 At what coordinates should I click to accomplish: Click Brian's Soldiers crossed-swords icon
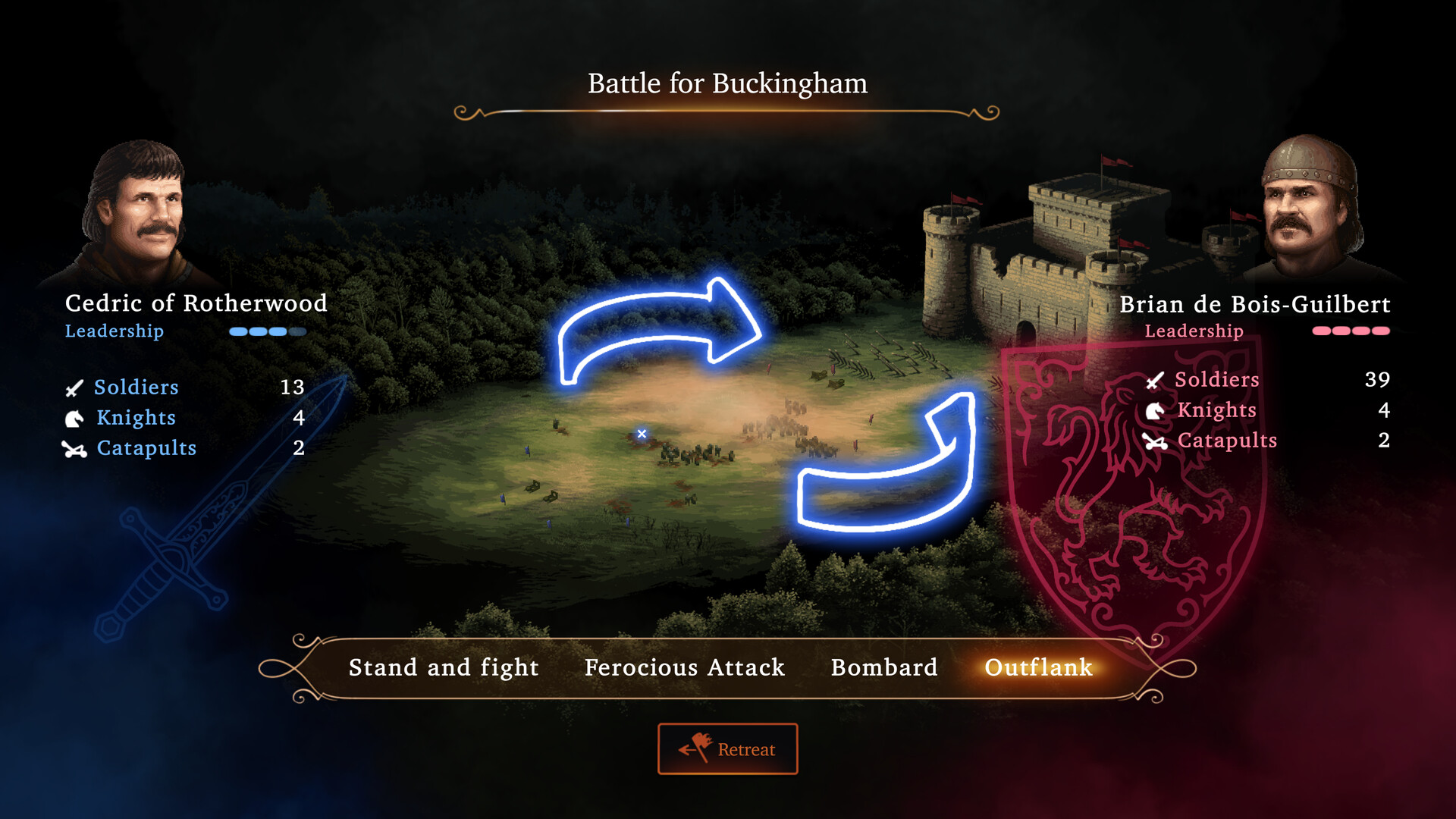click(1153, 380)
